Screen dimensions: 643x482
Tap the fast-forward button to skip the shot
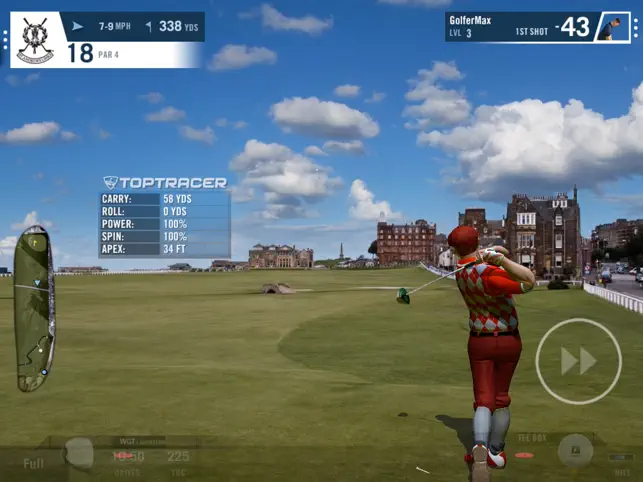(x=578, y=361)
